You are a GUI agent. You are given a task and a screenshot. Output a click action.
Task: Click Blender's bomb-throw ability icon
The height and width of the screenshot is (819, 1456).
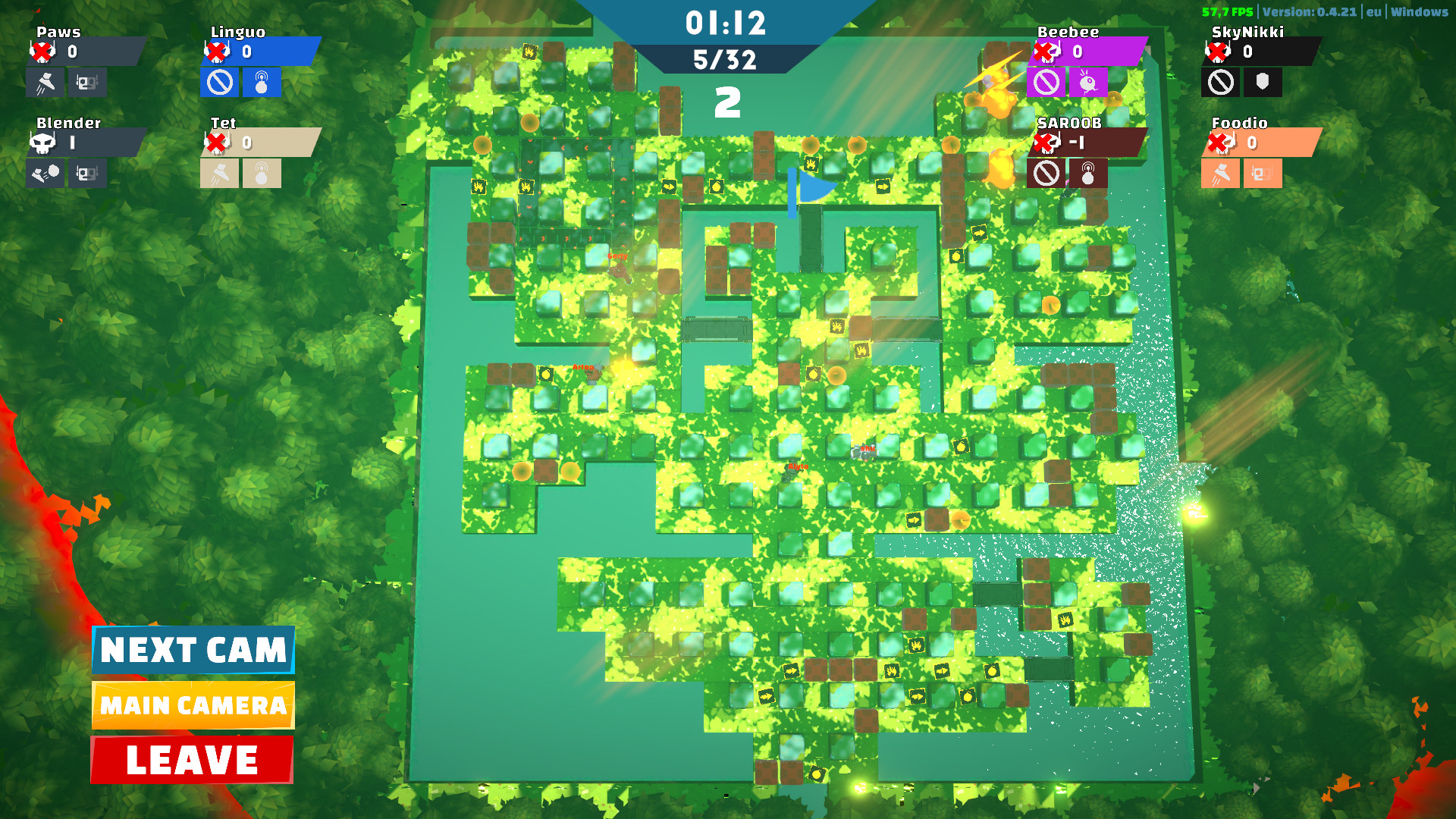(x=45, y=174)
